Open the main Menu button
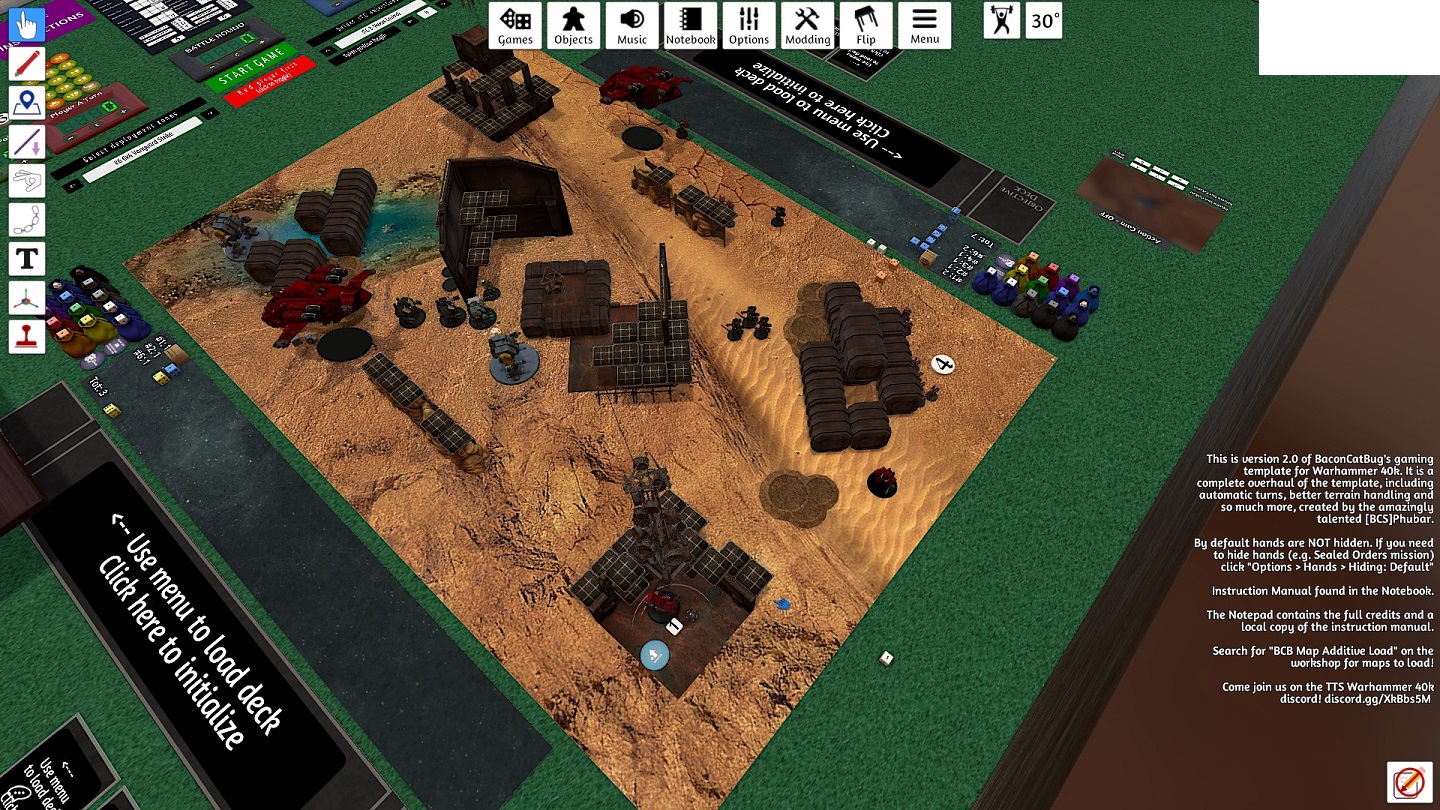Image resolution: width=1440 pixels, height=810 pixels. pos(924,25)
